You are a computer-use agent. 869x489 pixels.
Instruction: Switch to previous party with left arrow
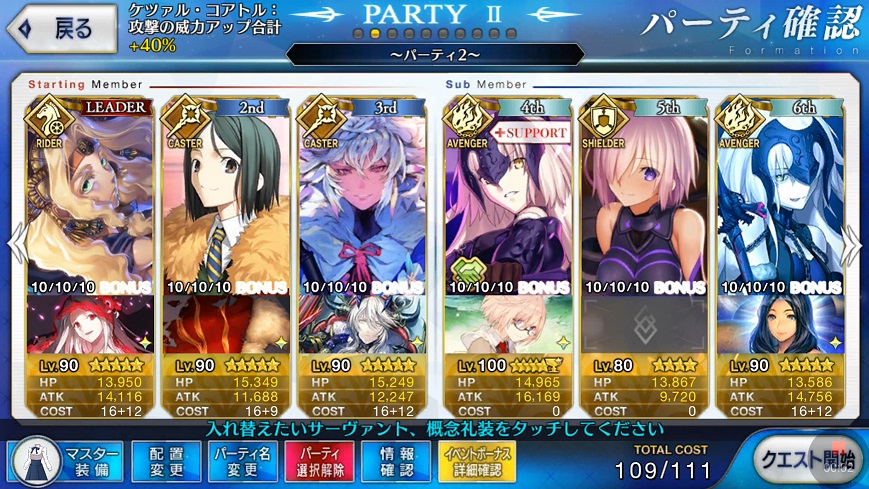point(15,245)
